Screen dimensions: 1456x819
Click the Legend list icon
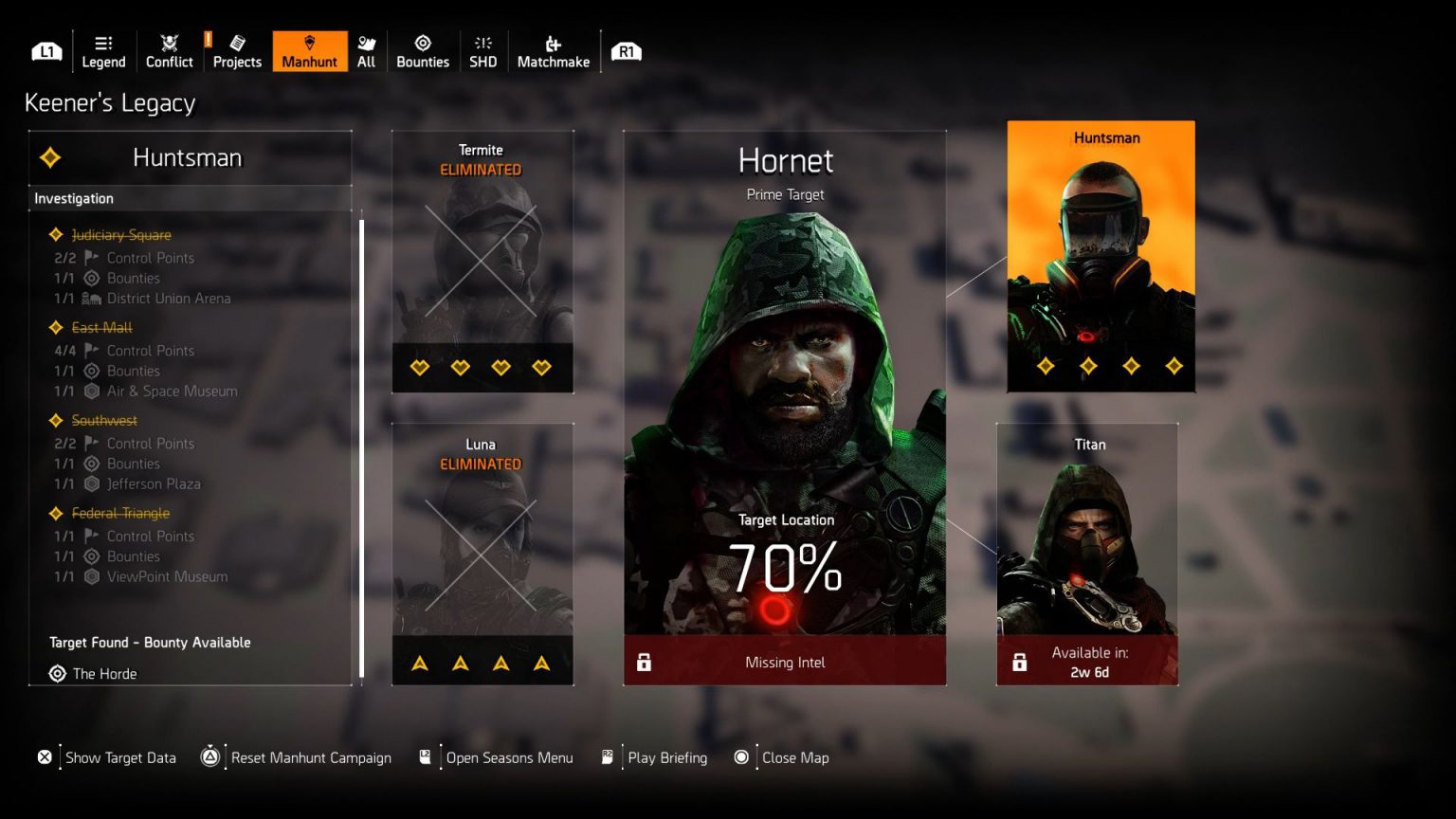click(x=103, y=44)
